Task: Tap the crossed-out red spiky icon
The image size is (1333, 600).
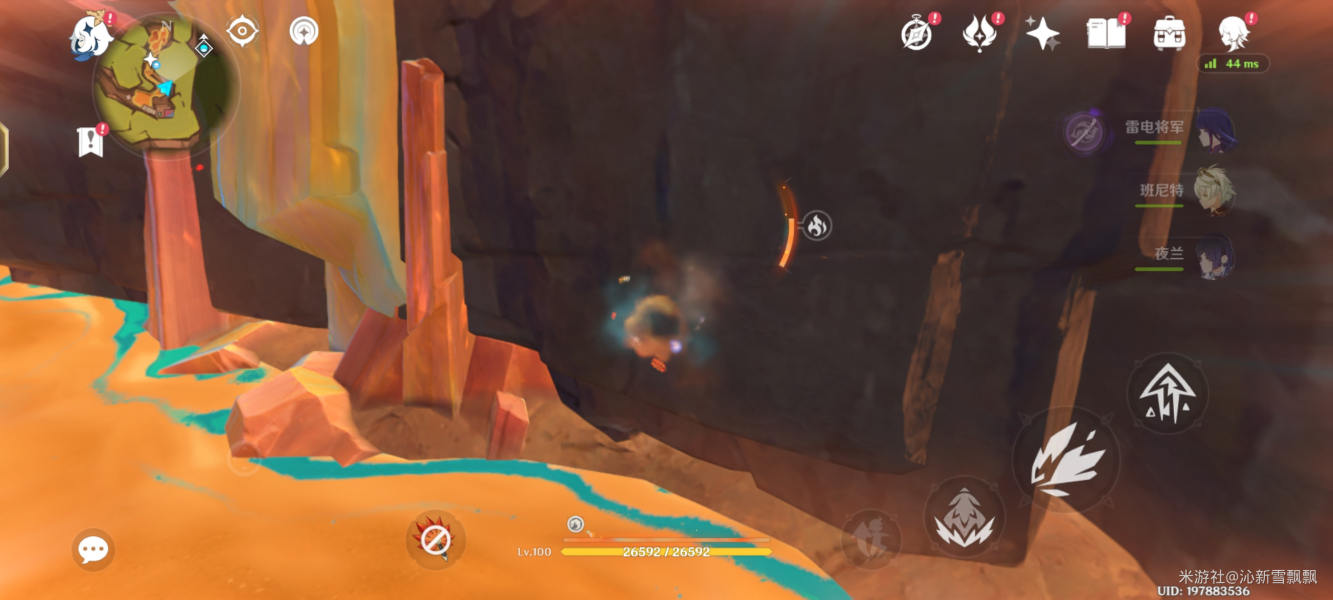Action: pyautogui.click(x=436, y=540)
